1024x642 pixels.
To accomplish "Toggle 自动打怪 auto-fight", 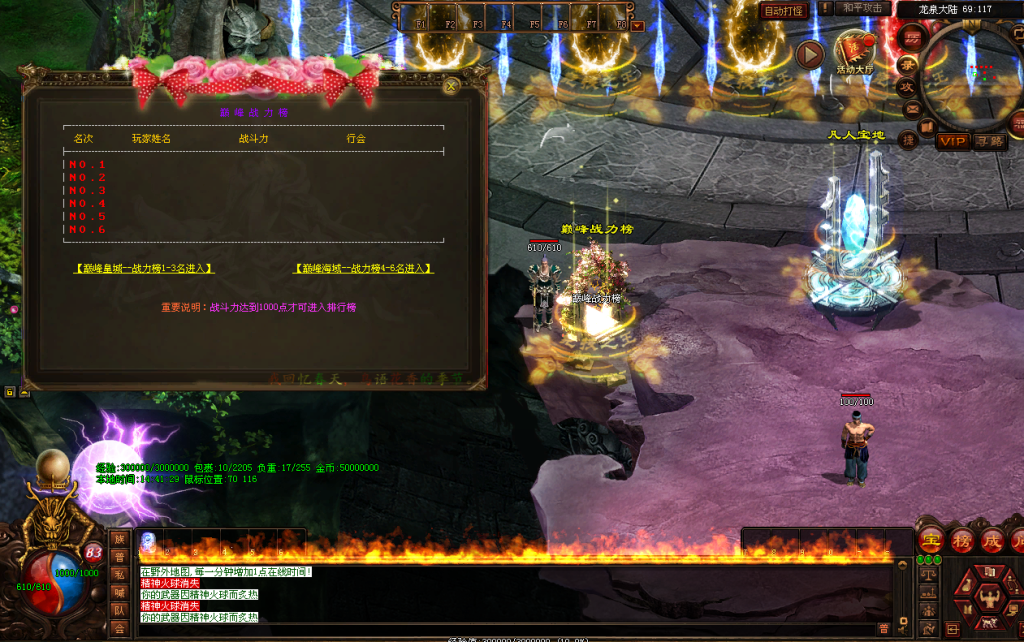I will coord(783,11).
